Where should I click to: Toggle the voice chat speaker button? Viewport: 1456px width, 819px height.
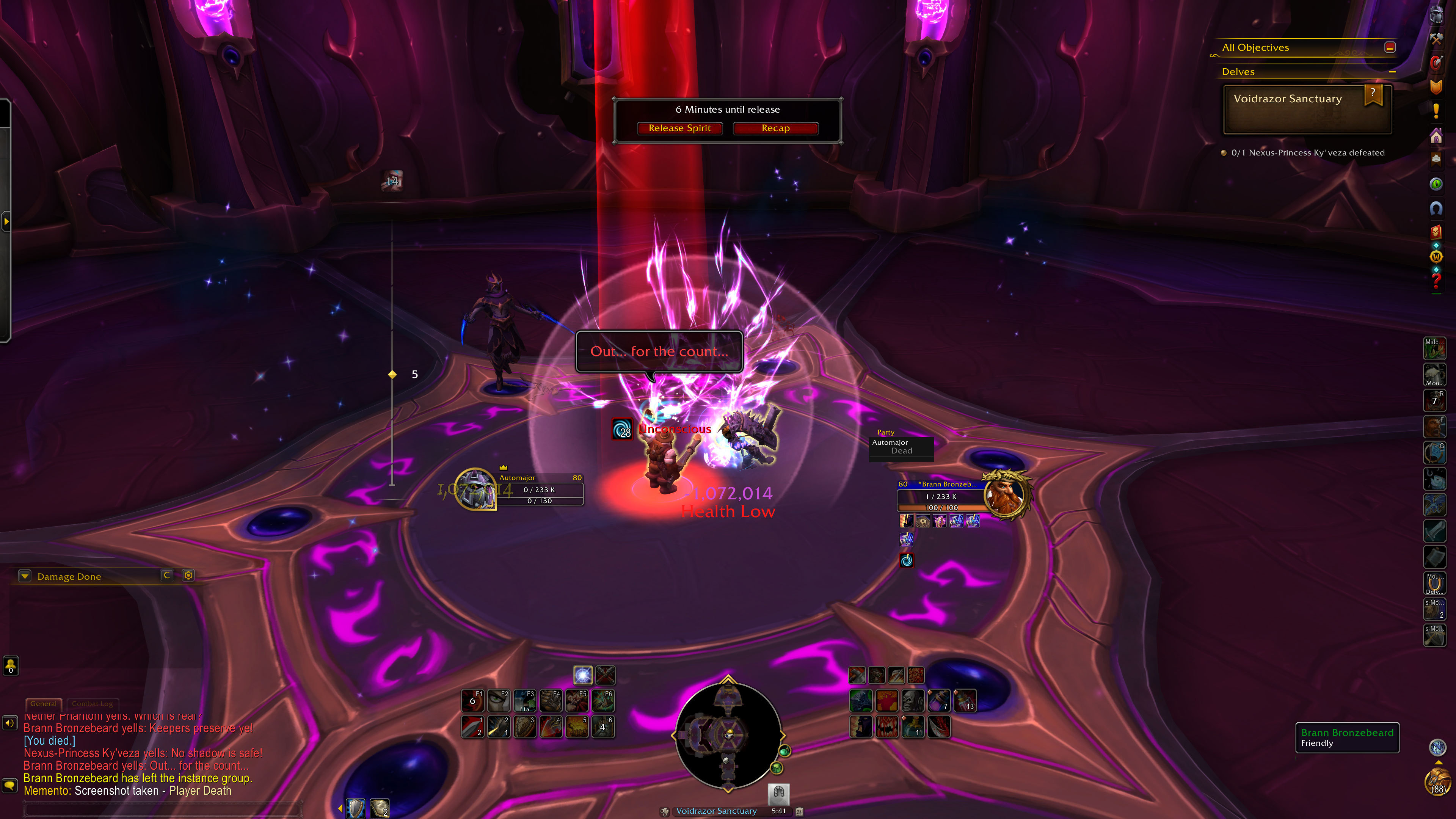click(x=10, y=723)
